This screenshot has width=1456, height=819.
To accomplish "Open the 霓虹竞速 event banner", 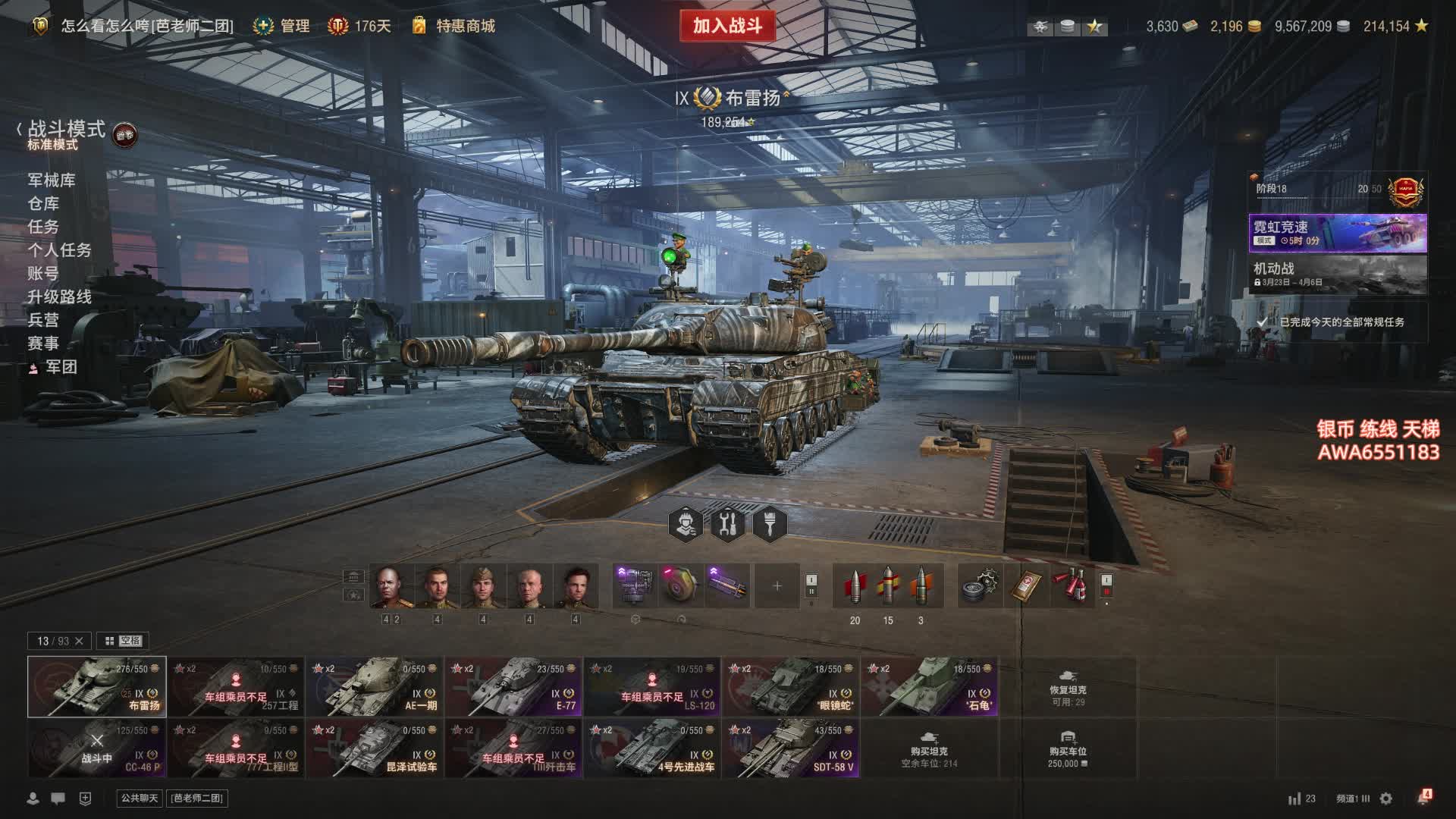I will 1338,233.
